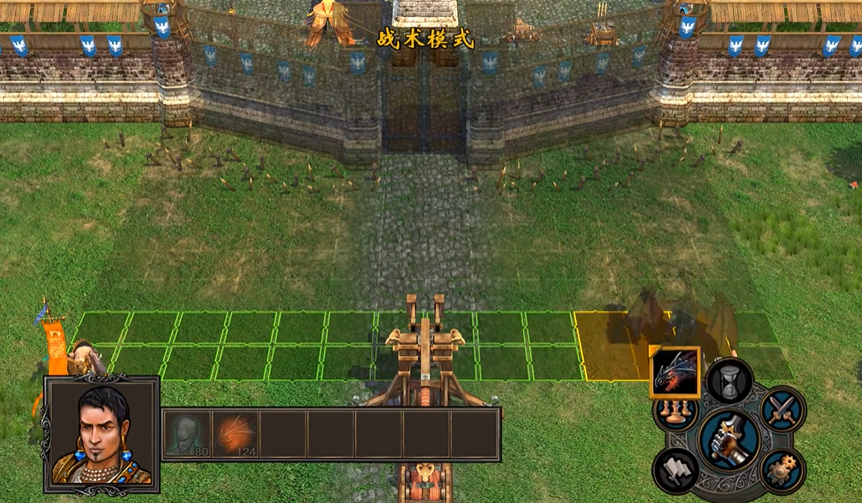The image size is (862, 503).
Task: Click the chess pawns auto-placement button
Action: 672,412
